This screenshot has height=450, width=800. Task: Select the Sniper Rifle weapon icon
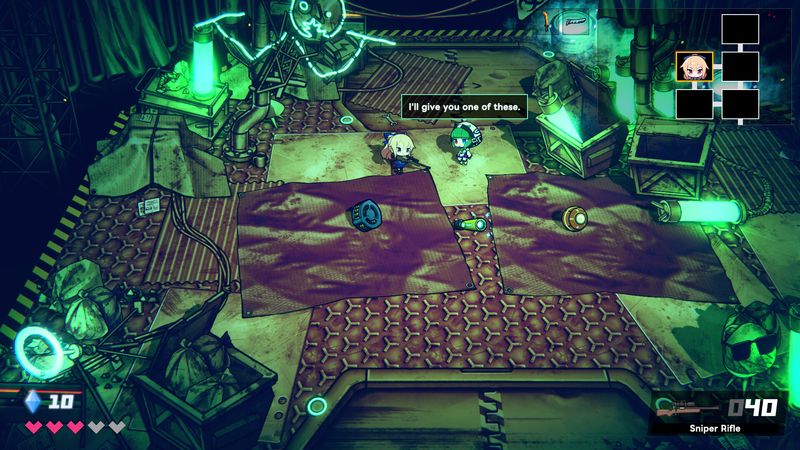683,409
